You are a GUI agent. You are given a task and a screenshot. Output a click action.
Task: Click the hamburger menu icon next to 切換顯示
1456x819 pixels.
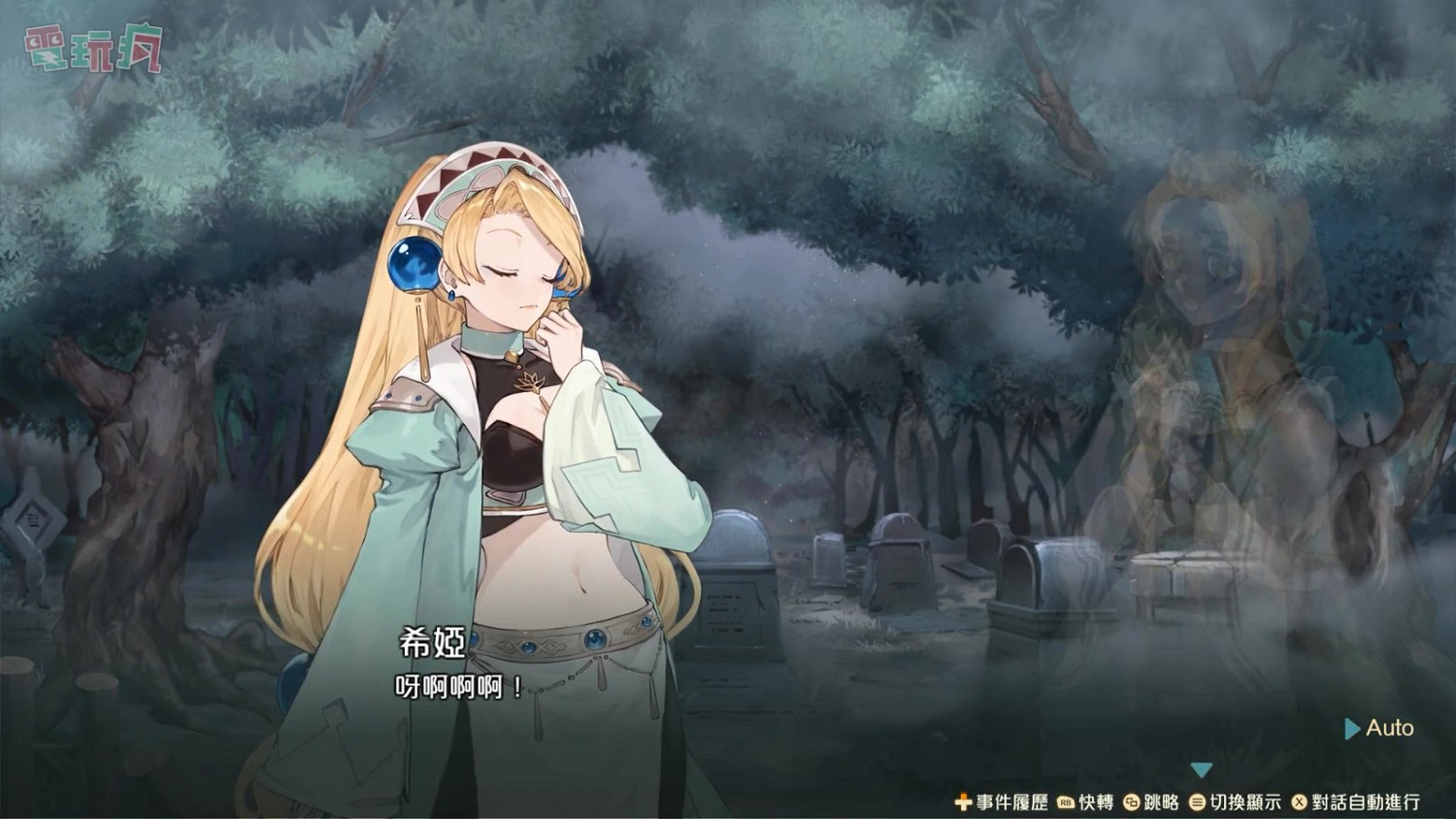(1199, 802)
